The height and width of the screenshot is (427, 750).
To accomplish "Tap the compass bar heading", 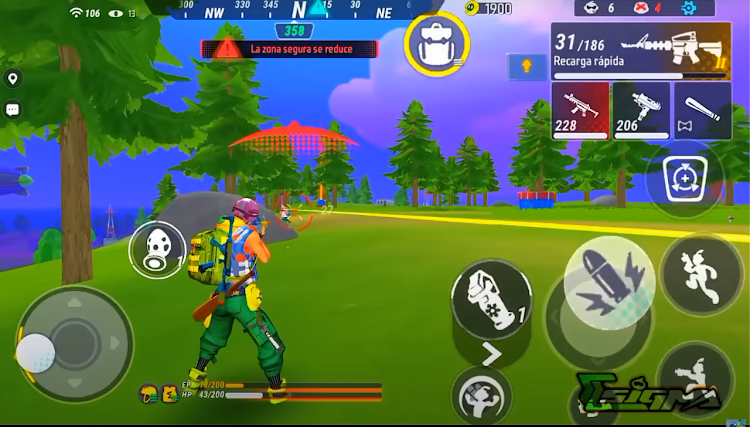I will 298,10.
